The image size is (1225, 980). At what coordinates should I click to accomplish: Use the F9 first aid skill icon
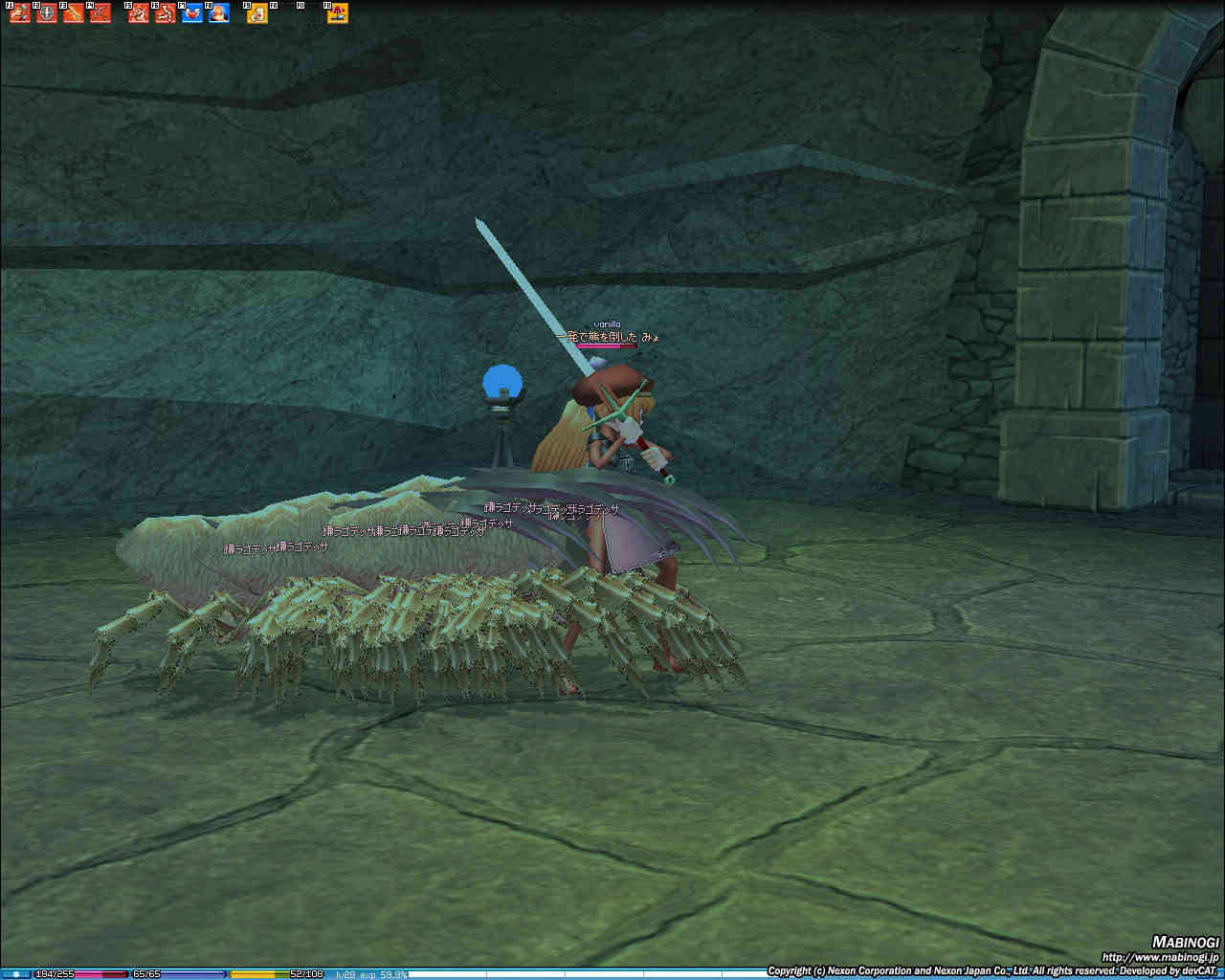click(257, 13)
